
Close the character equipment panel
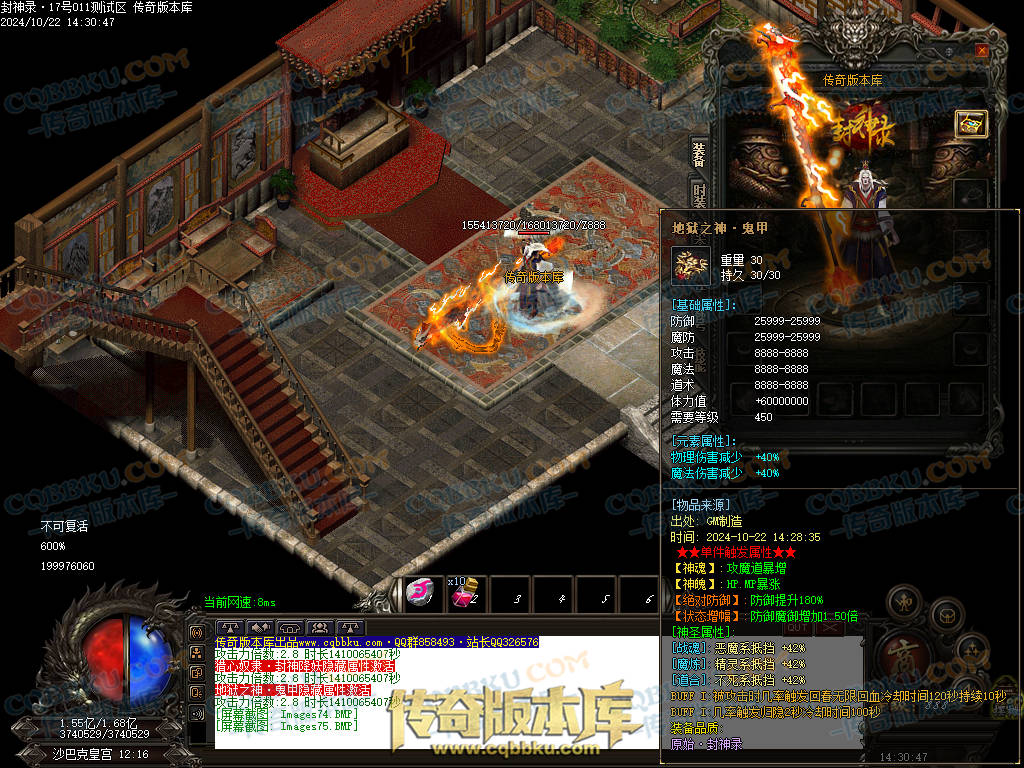[x=981, y=50]
